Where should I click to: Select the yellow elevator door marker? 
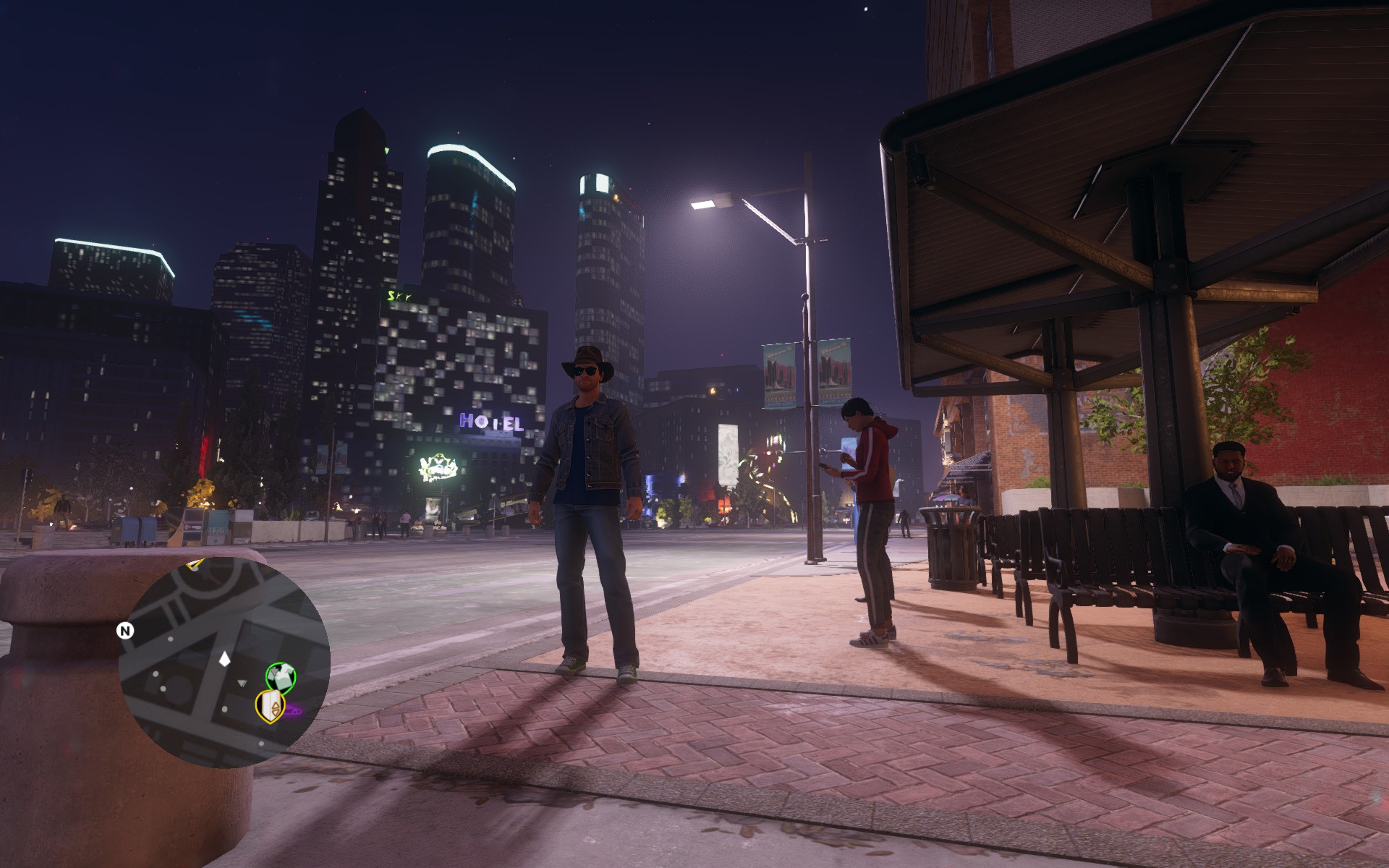pyautogui.click(x=270, y=706)
